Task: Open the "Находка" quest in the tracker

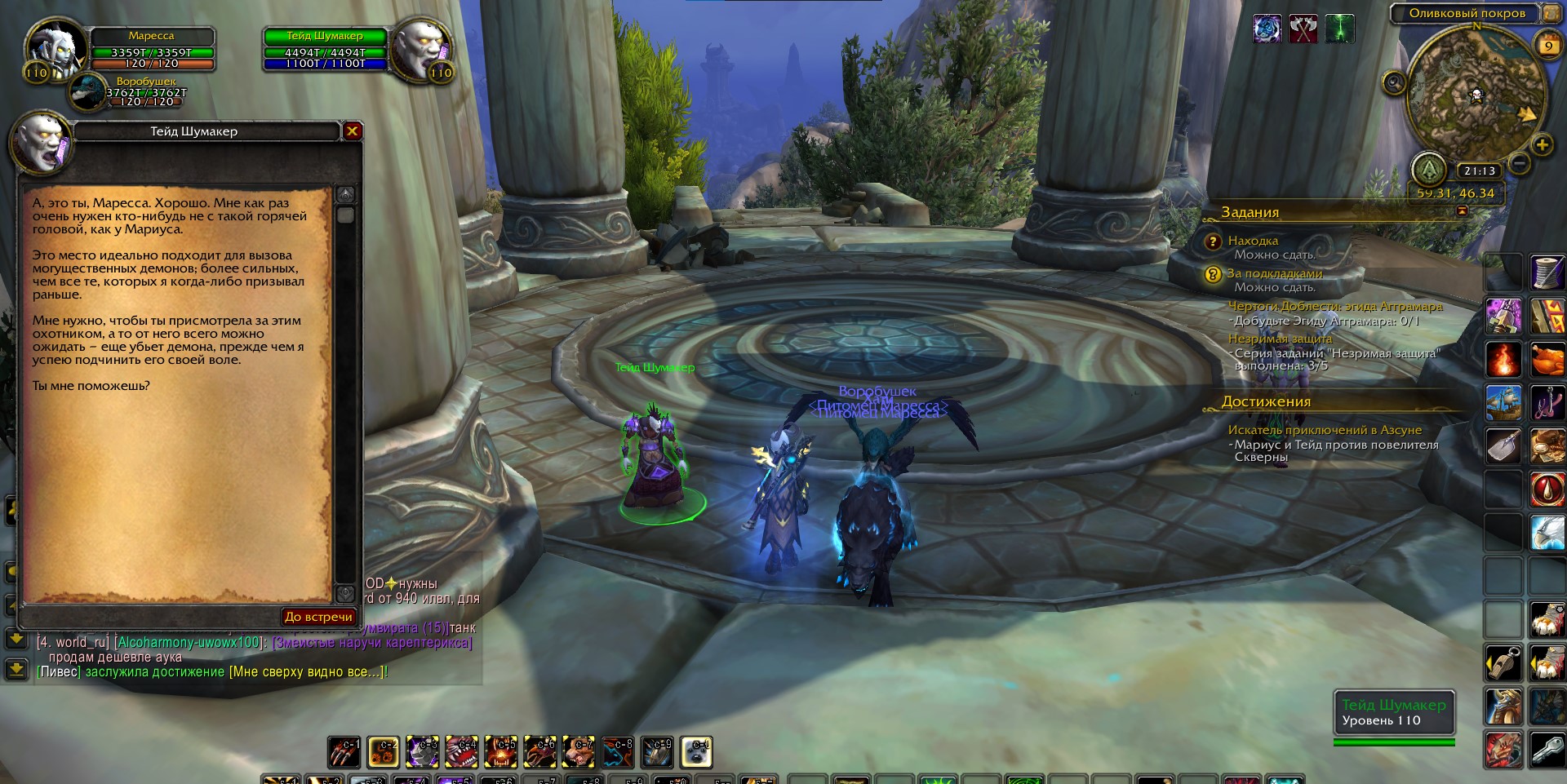Action: click(1253, 241)
